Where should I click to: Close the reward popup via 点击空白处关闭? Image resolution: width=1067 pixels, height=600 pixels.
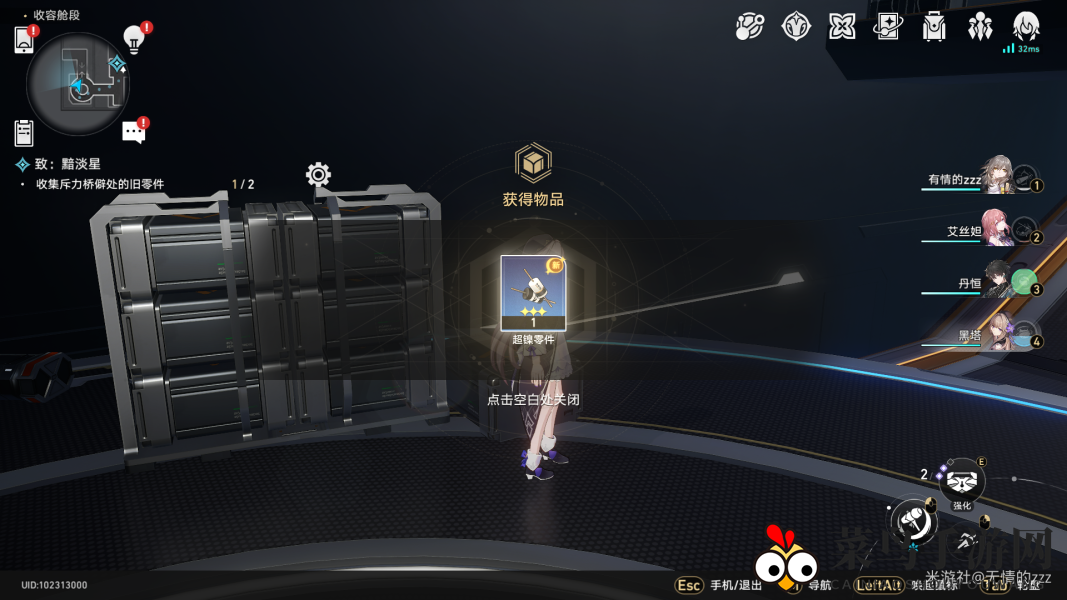click(533, 399)
